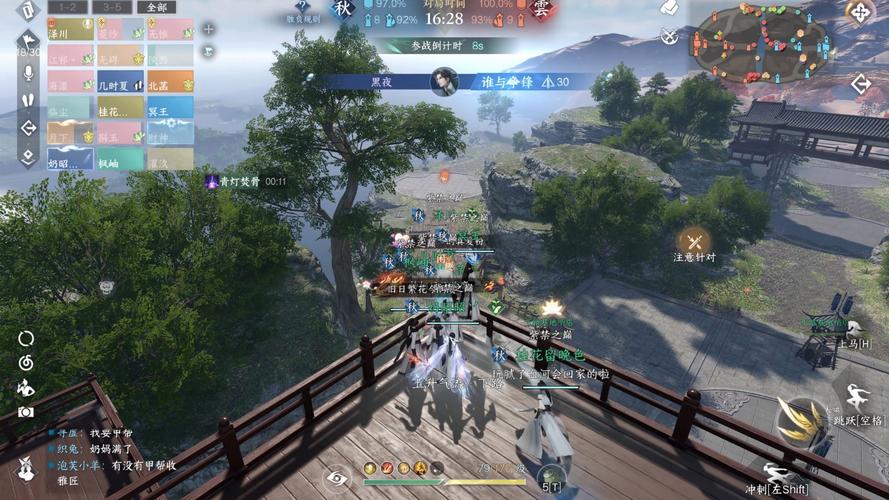Toggle the eye visibility icon
This screenshot has width=889, height=500.
point(338,478)
